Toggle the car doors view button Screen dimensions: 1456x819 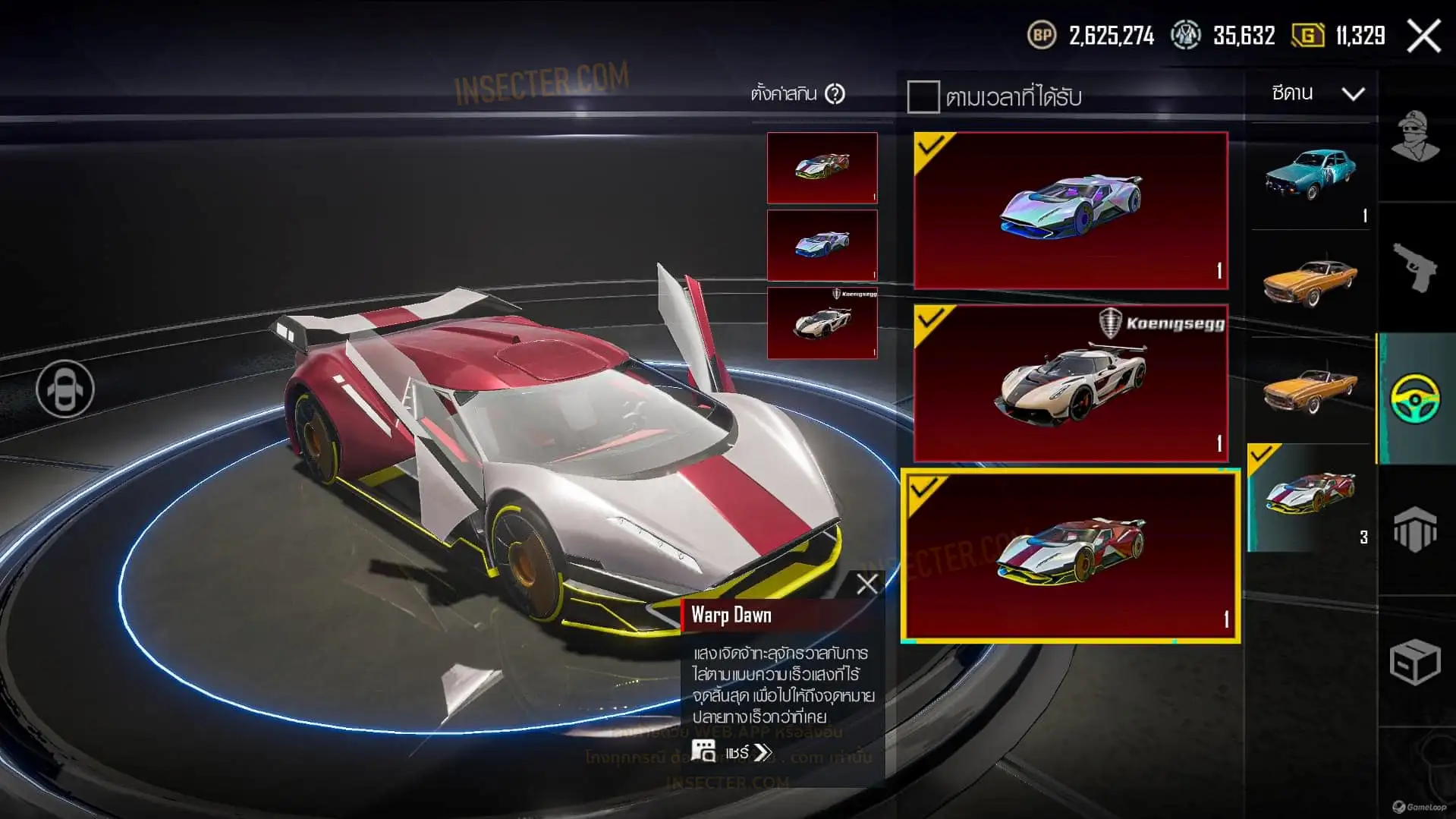click(65, 389)
